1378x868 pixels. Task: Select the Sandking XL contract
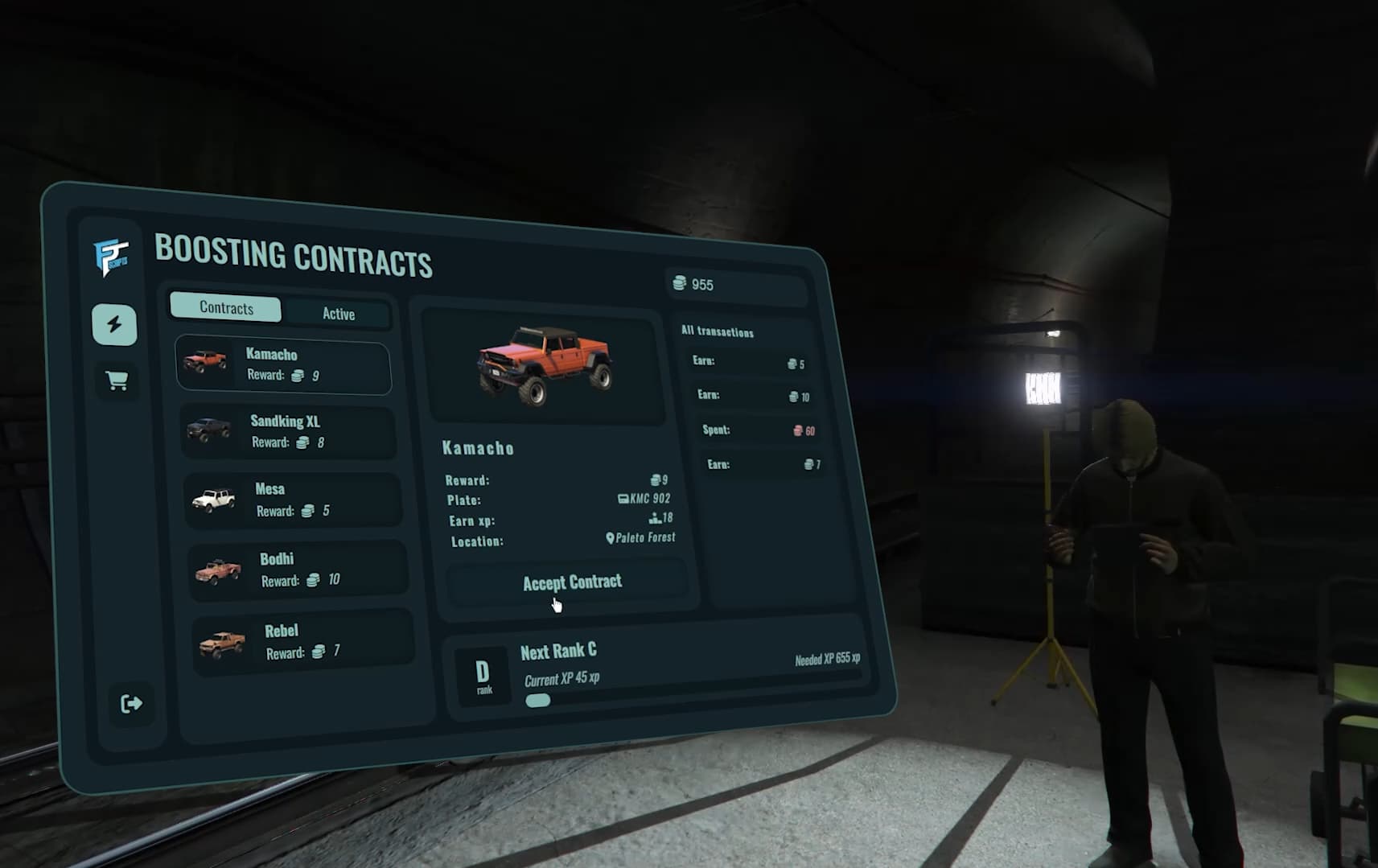click(x=288, y=431)
